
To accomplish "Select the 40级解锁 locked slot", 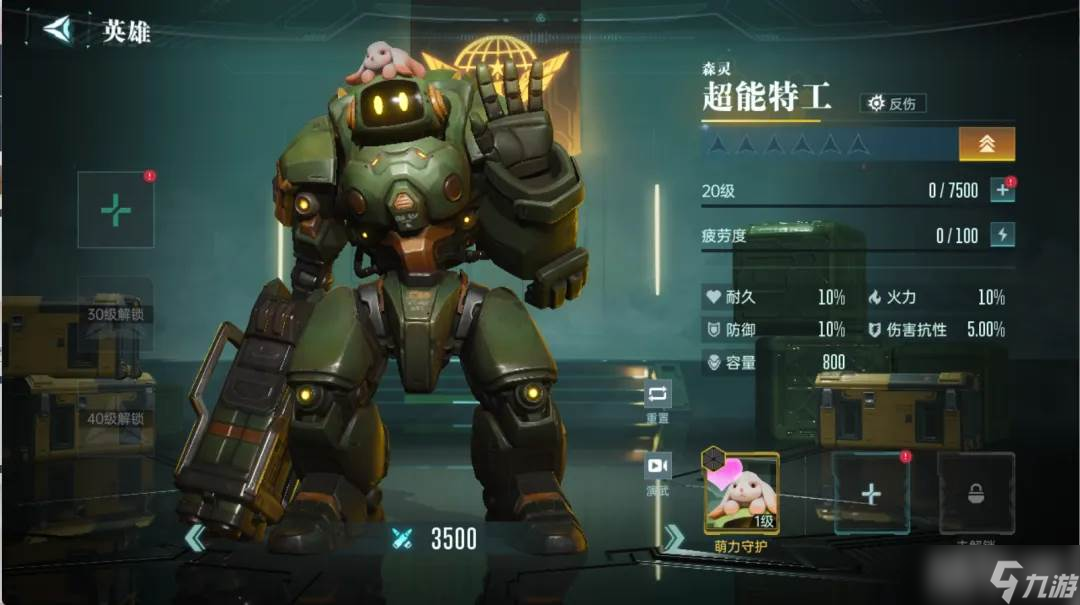I will (116, 417).
